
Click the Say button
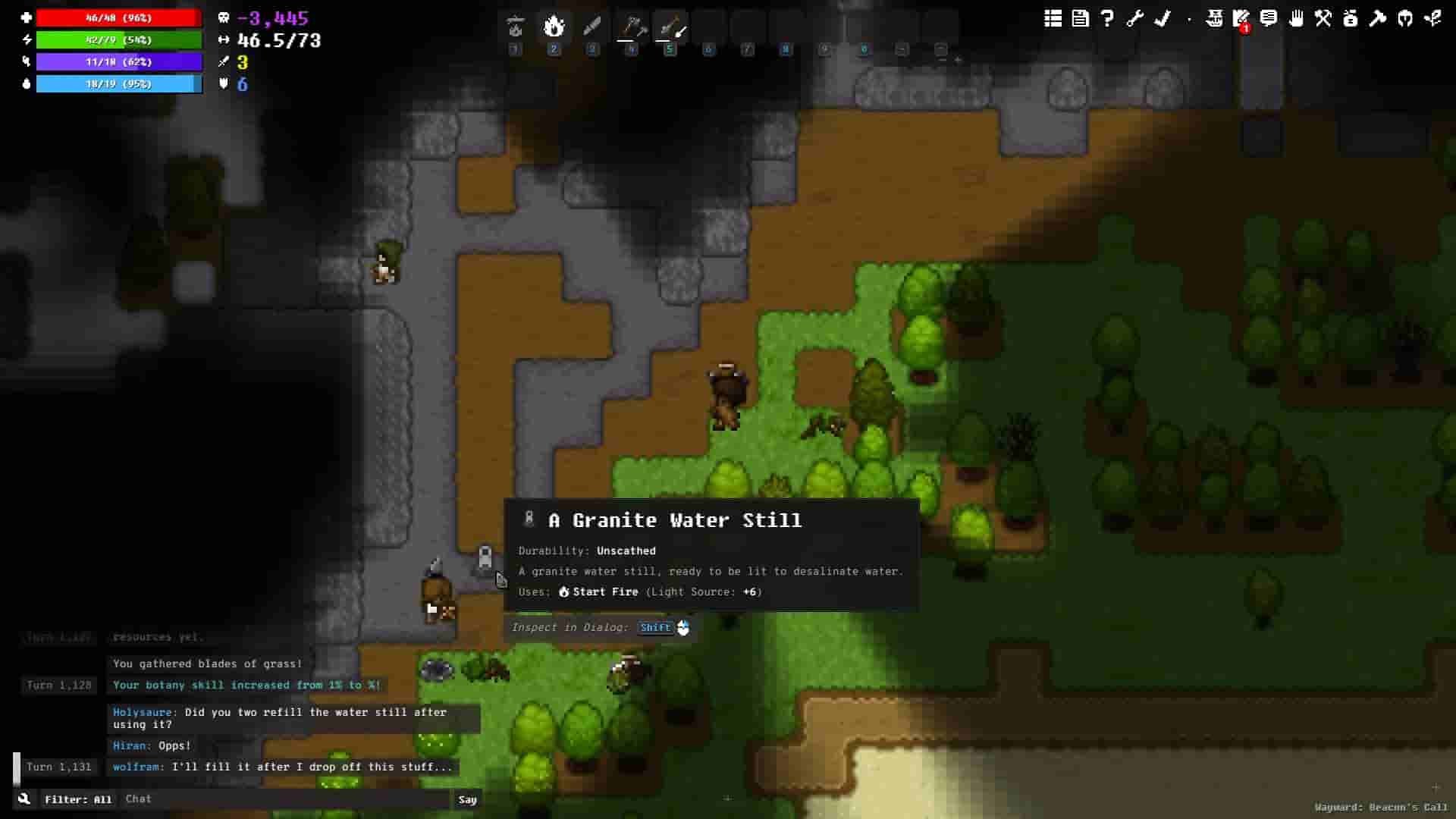coord(467,799)
